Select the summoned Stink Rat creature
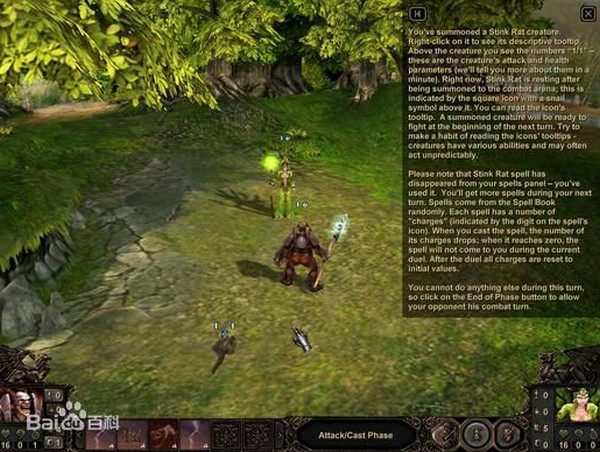The image size is (600, 452). [x=224, y=345]
